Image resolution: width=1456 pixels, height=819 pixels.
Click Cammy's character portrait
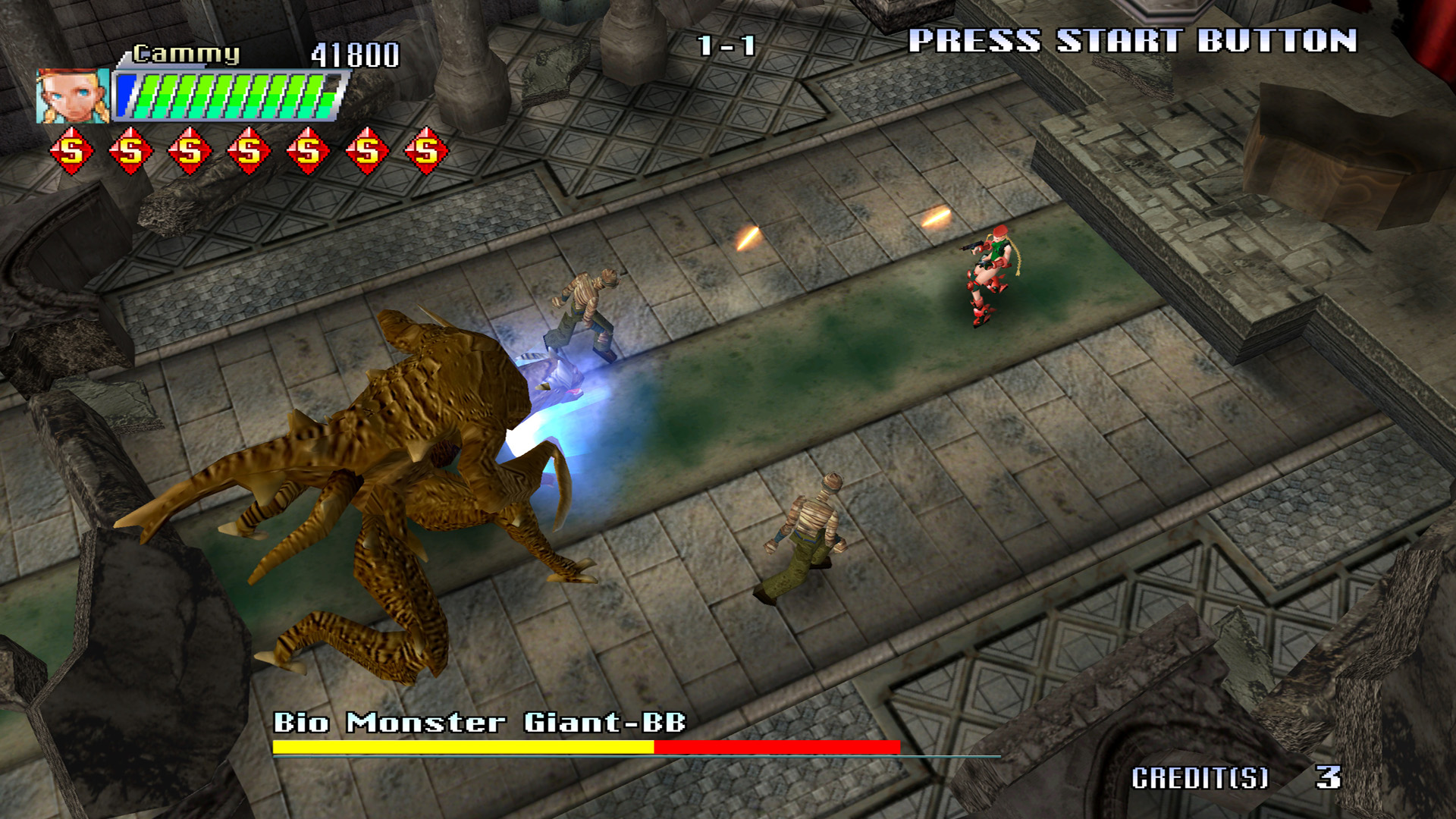point(73,96)
